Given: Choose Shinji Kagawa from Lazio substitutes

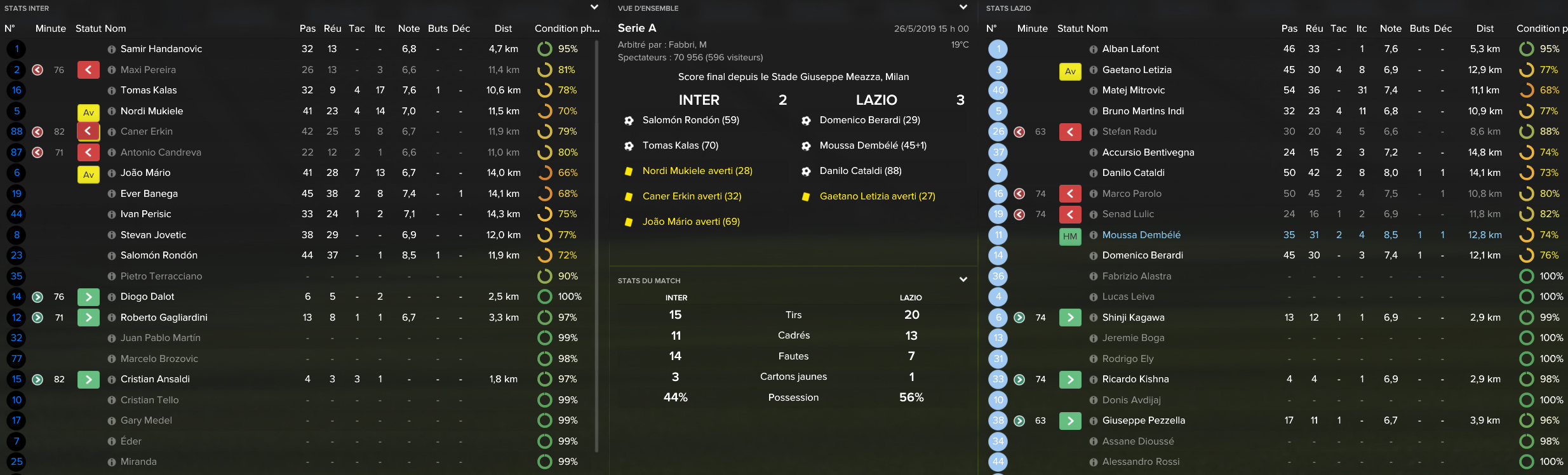Looking at the screenshot, I should point(1133,318).
